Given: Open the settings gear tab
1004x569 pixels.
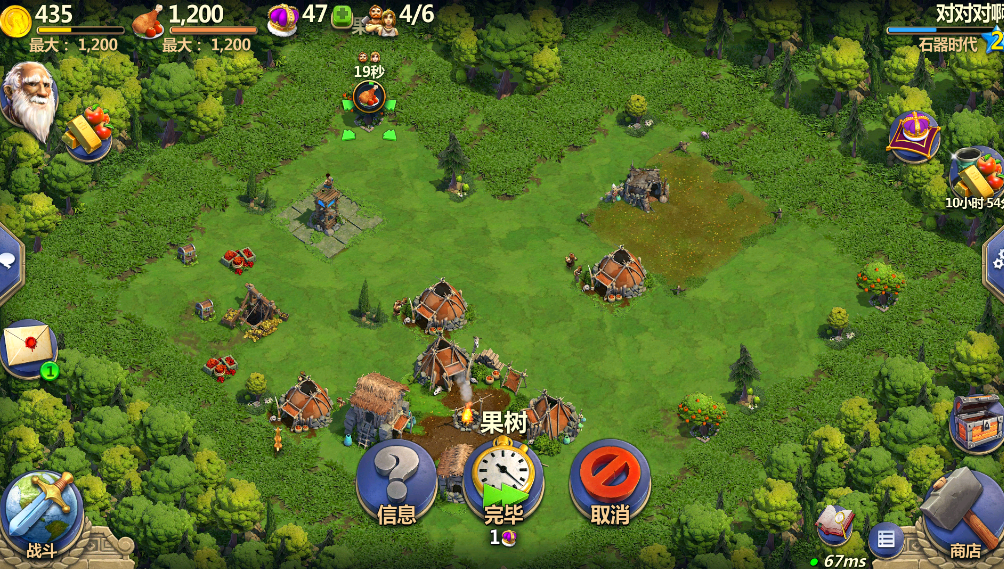Looking at the screenshot, I should point(994,260).
